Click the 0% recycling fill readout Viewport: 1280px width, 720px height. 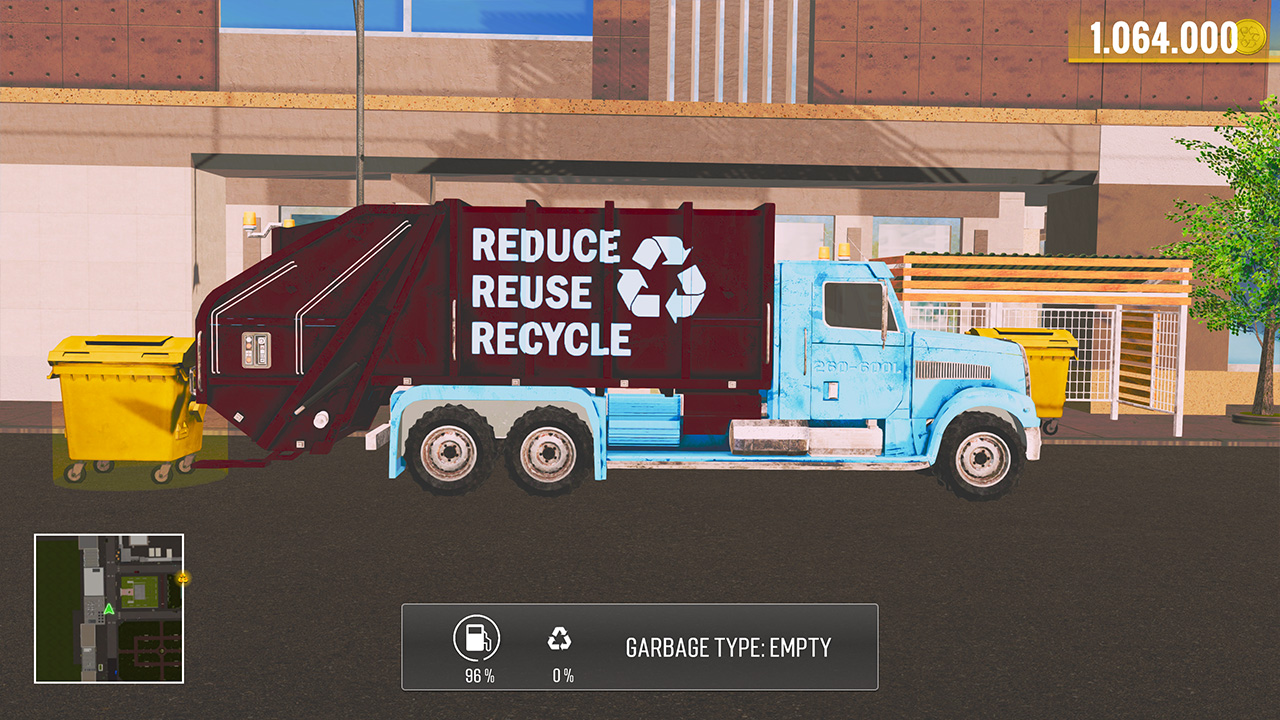(x=563, y=673)
